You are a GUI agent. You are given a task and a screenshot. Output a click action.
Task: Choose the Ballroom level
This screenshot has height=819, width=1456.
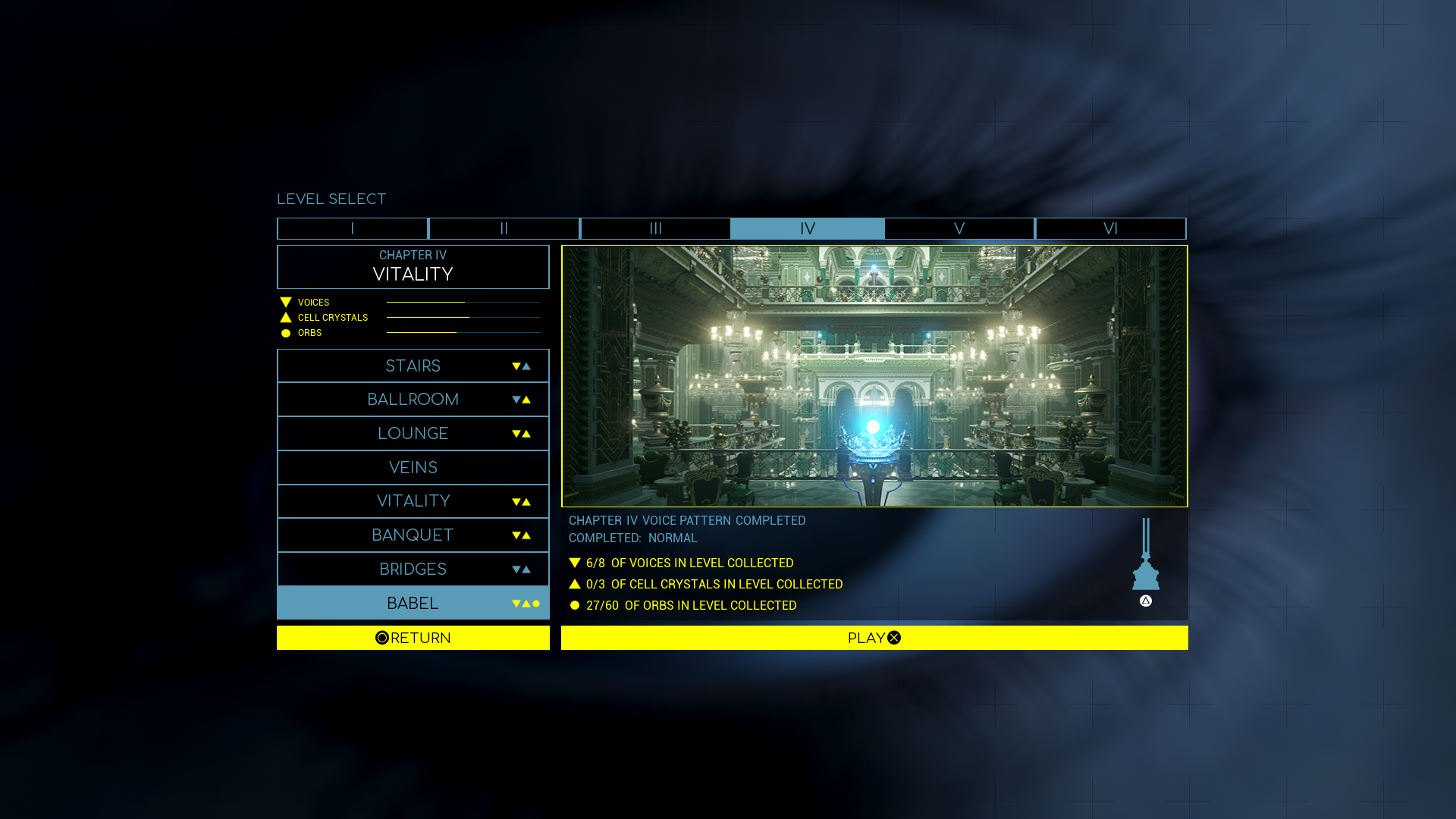(413, 400)
